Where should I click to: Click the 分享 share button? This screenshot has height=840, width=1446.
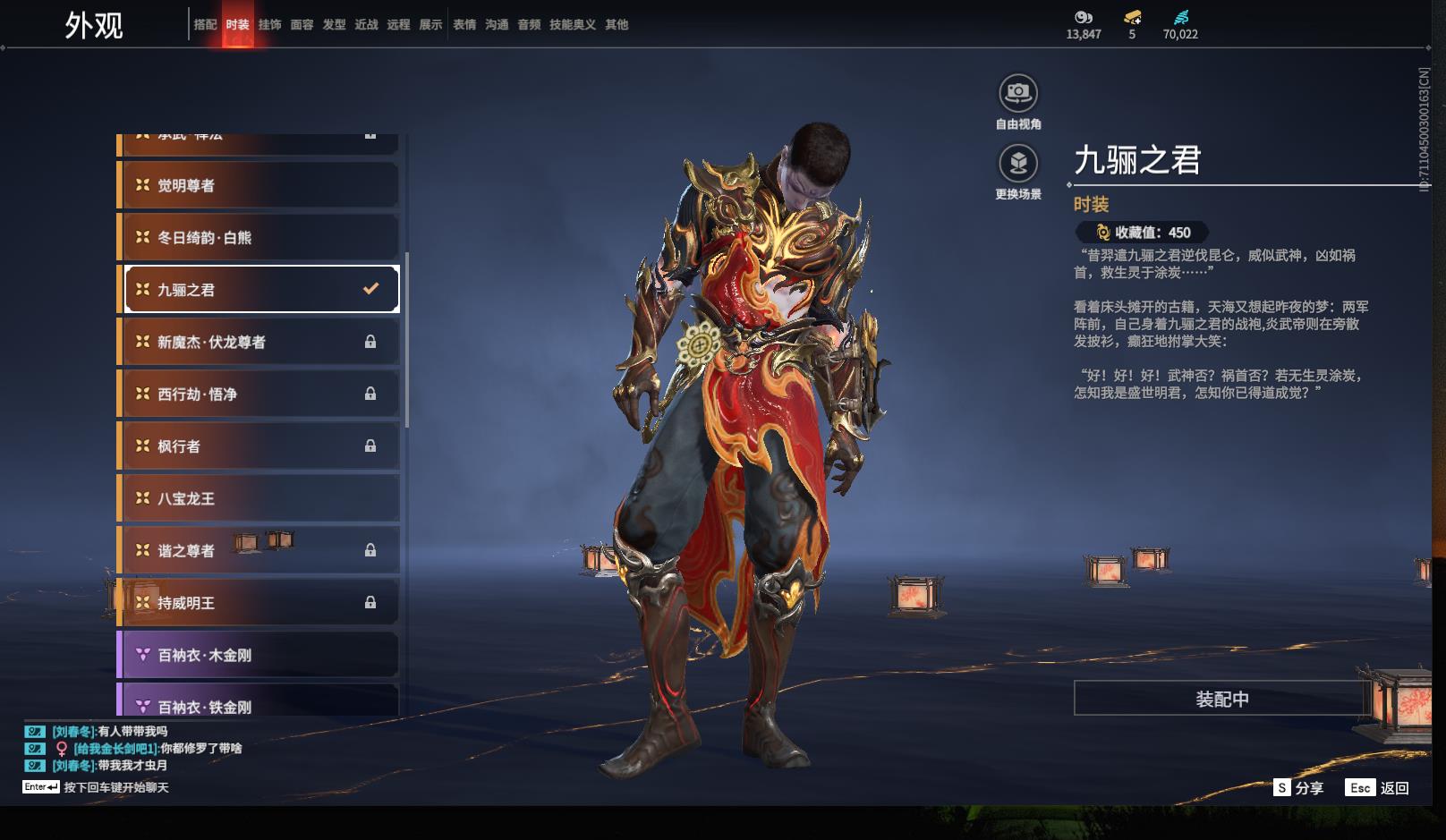(1298, 788)
